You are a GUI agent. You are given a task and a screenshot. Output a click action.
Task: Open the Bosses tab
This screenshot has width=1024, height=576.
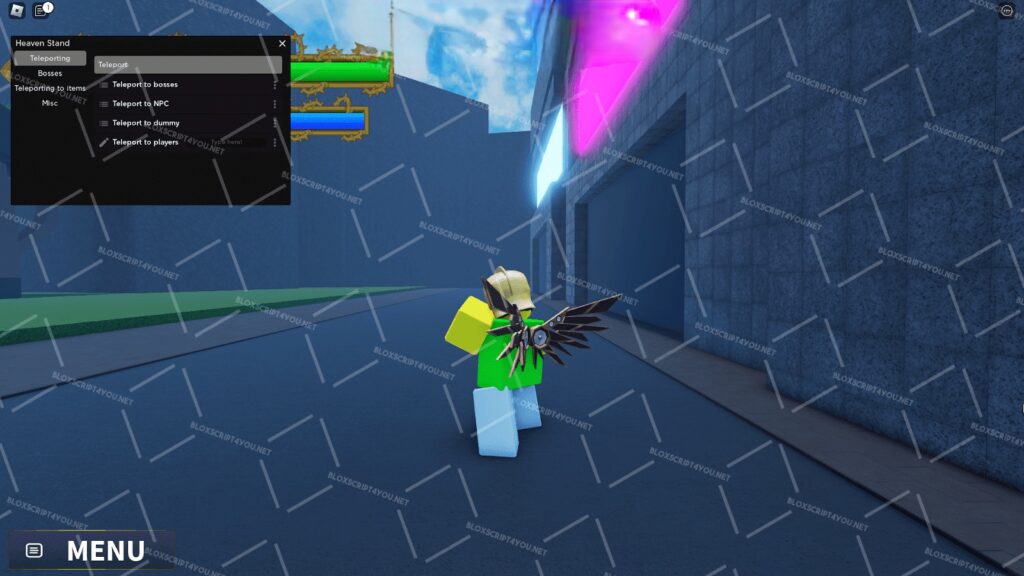(x=50, y=74)
